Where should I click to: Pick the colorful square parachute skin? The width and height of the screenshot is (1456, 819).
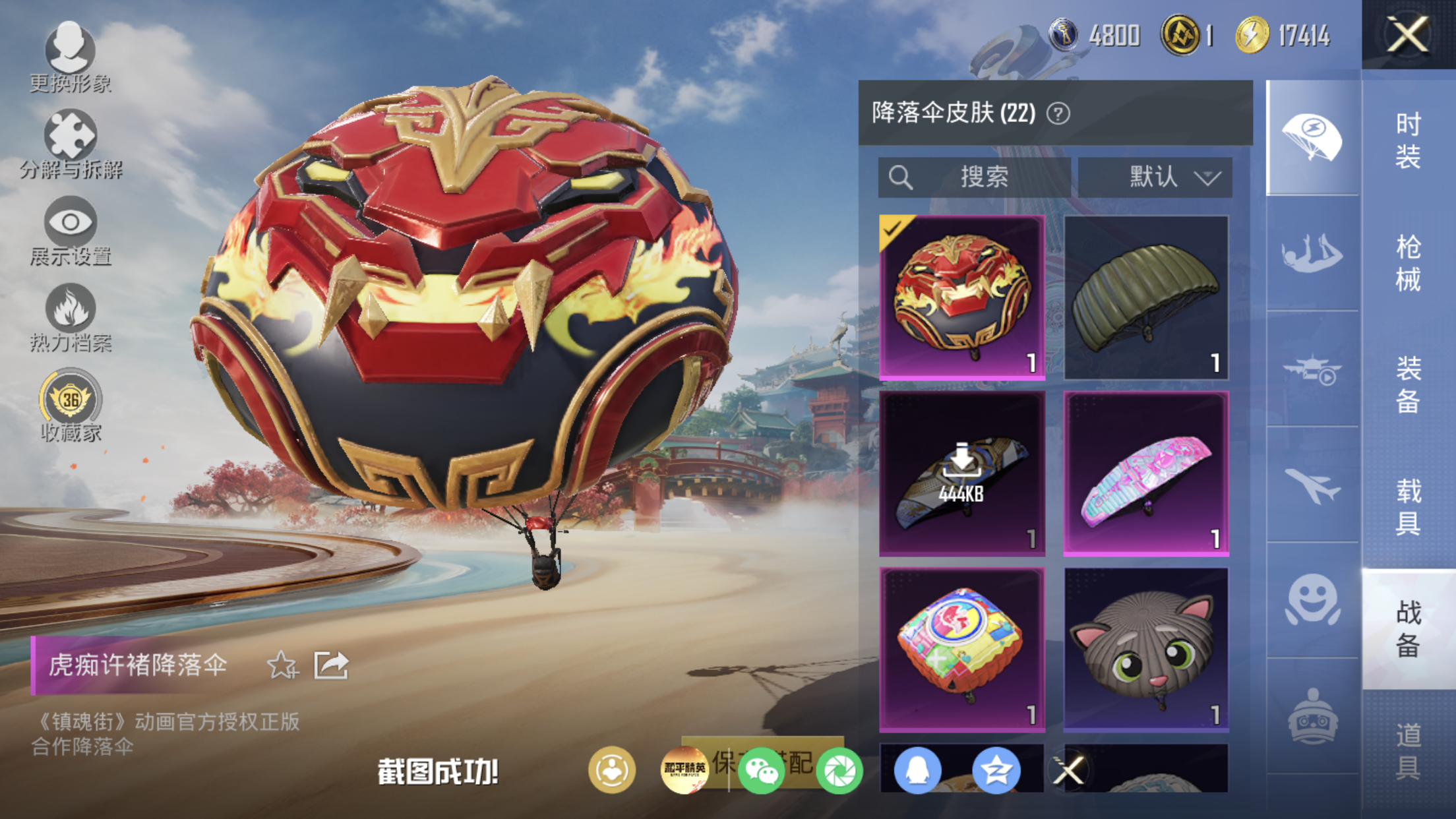point(962,650)
